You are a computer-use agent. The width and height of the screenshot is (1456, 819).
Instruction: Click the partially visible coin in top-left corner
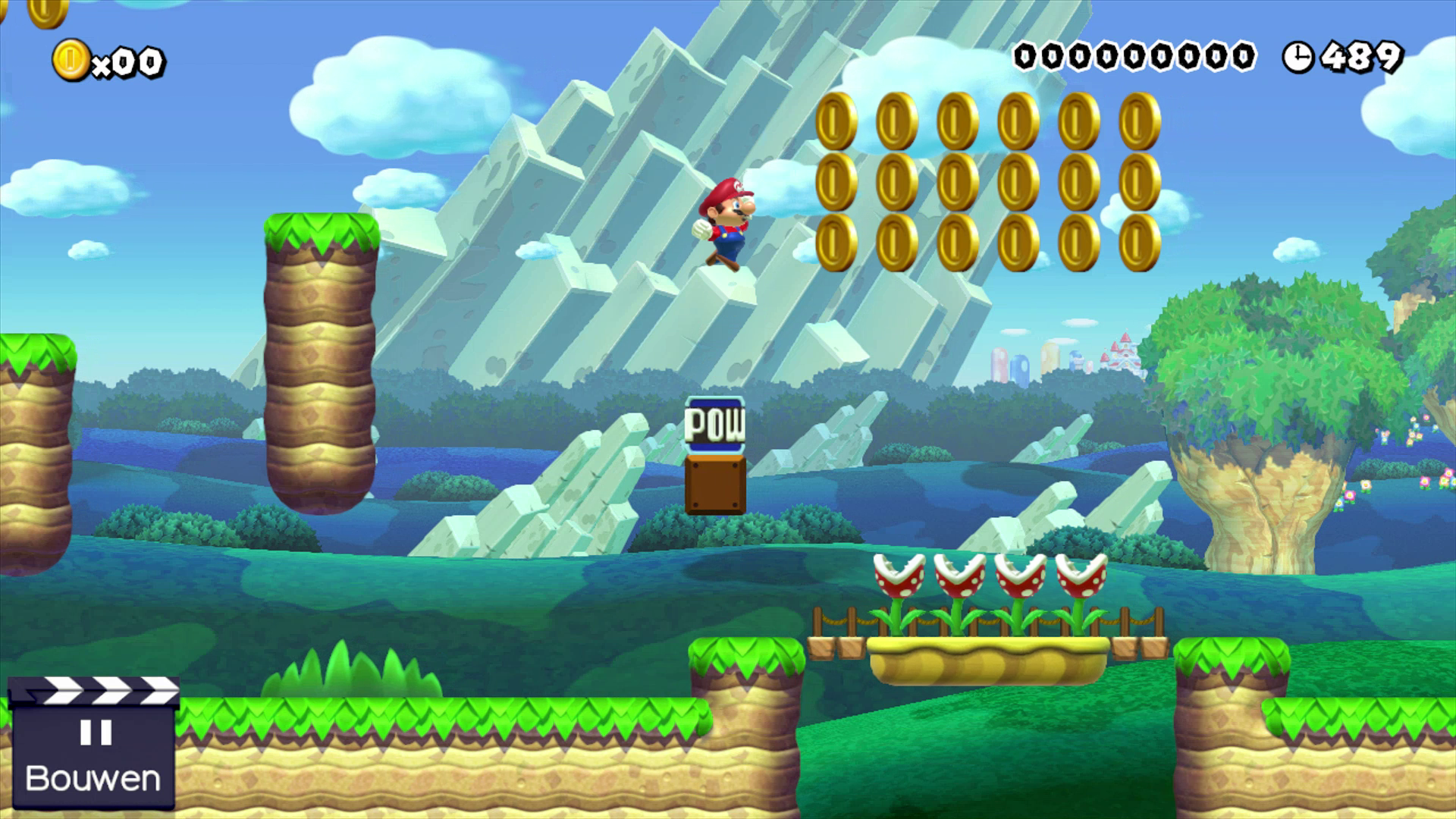[45, 11]
